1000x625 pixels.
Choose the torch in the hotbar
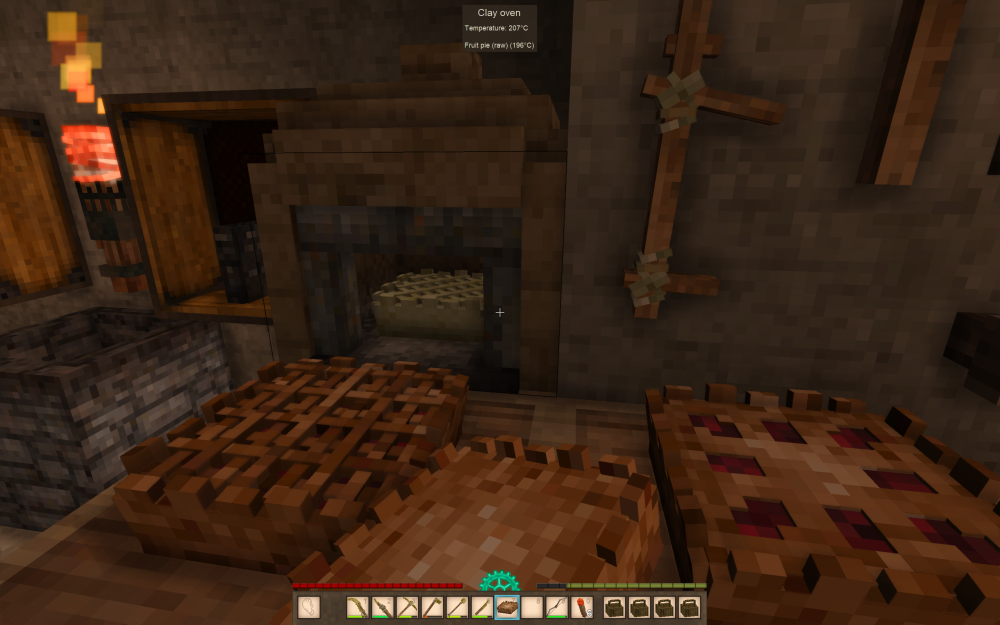[x=581, y=607]
